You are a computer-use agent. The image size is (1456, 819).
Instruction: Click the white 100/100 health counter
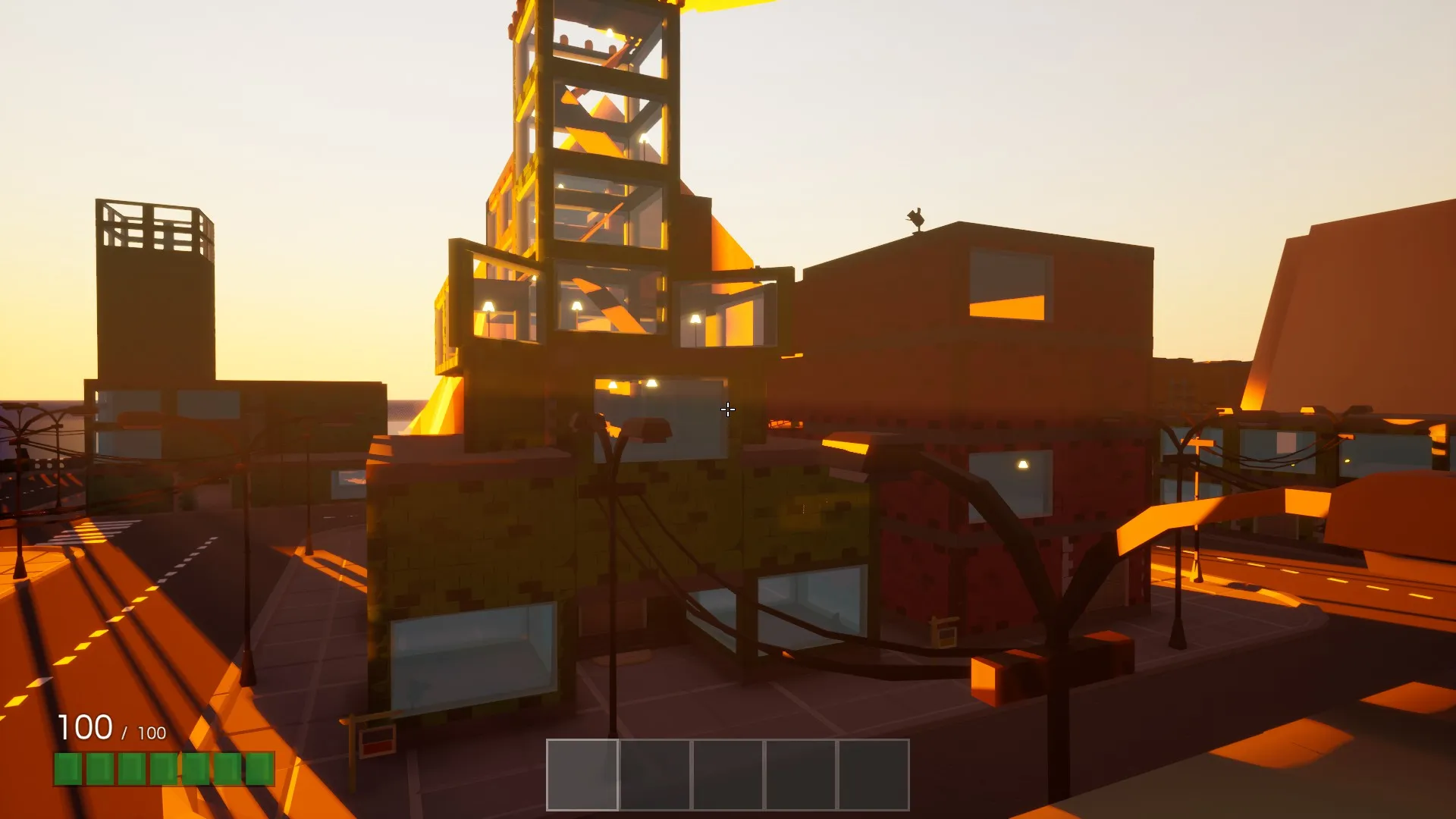(x=110, y=730)
